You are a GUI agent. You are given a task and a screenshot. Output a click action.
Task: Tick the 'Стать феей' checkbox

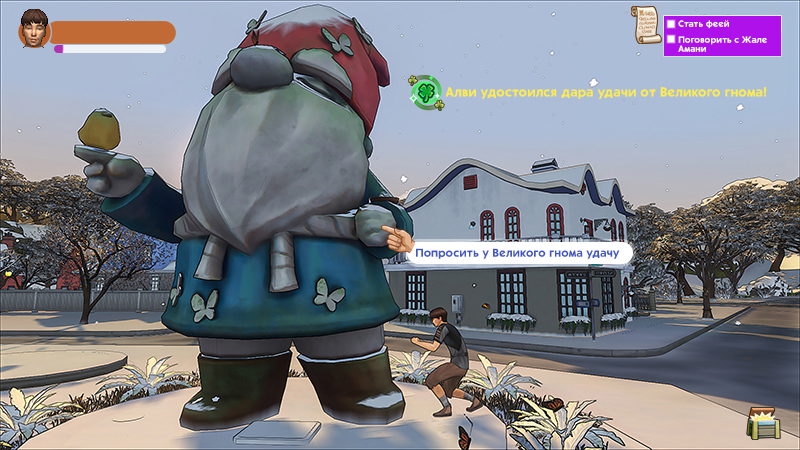(x=672, y=23)
